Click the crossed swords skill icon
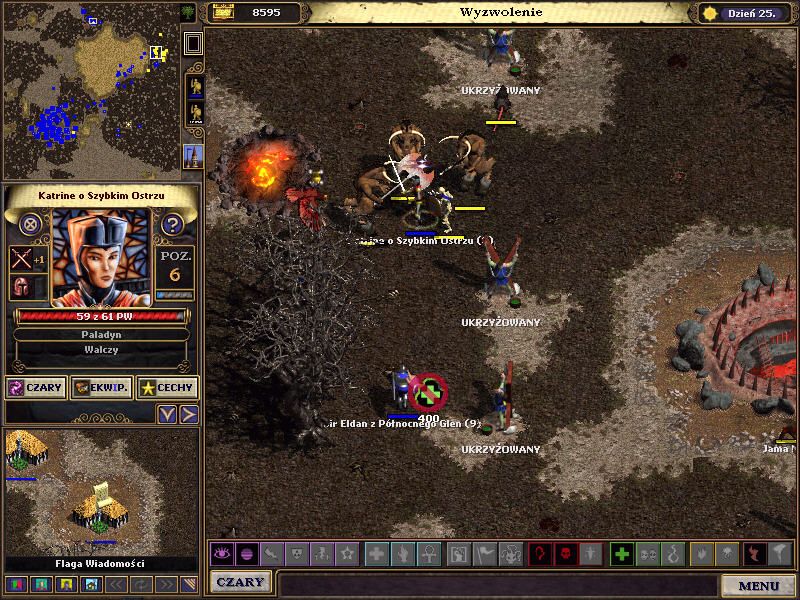The image size is (800, 600). click(x=22, y=259)
